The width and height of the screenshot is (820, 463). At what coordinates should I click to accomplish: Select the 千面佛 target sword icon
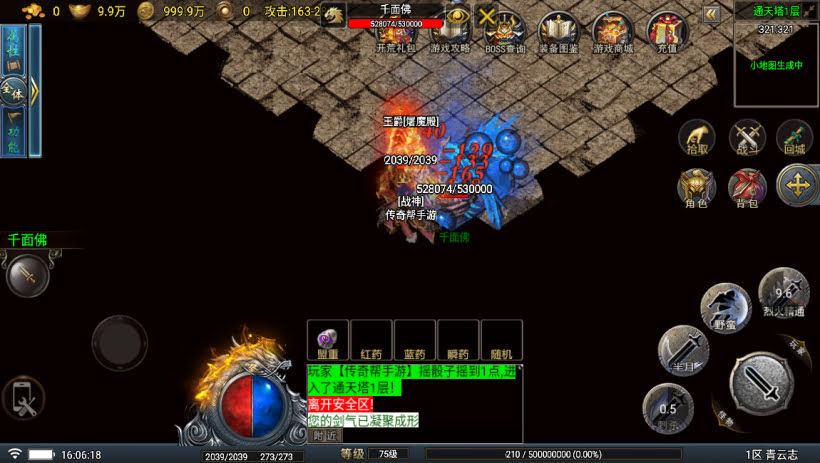pyautogui.click(x=27, y=274)
